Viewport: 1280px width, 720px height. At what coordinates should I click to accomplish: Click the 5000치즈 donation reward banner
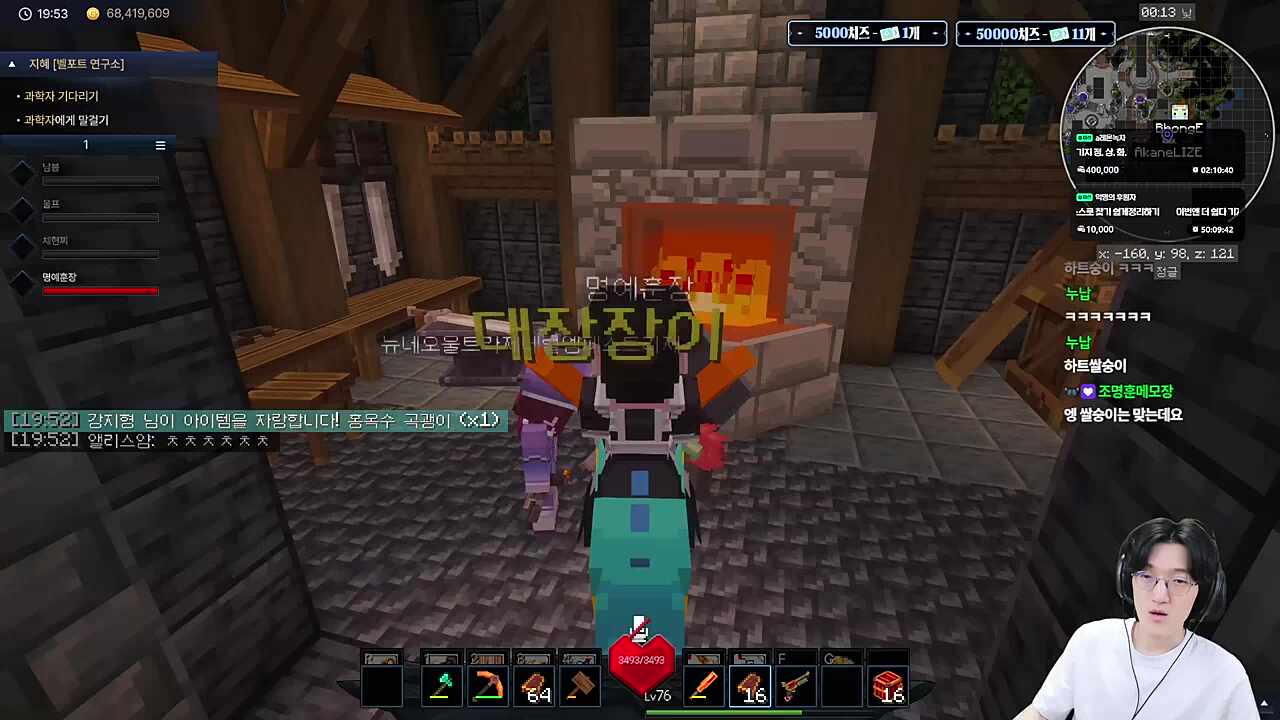(866, 34)
